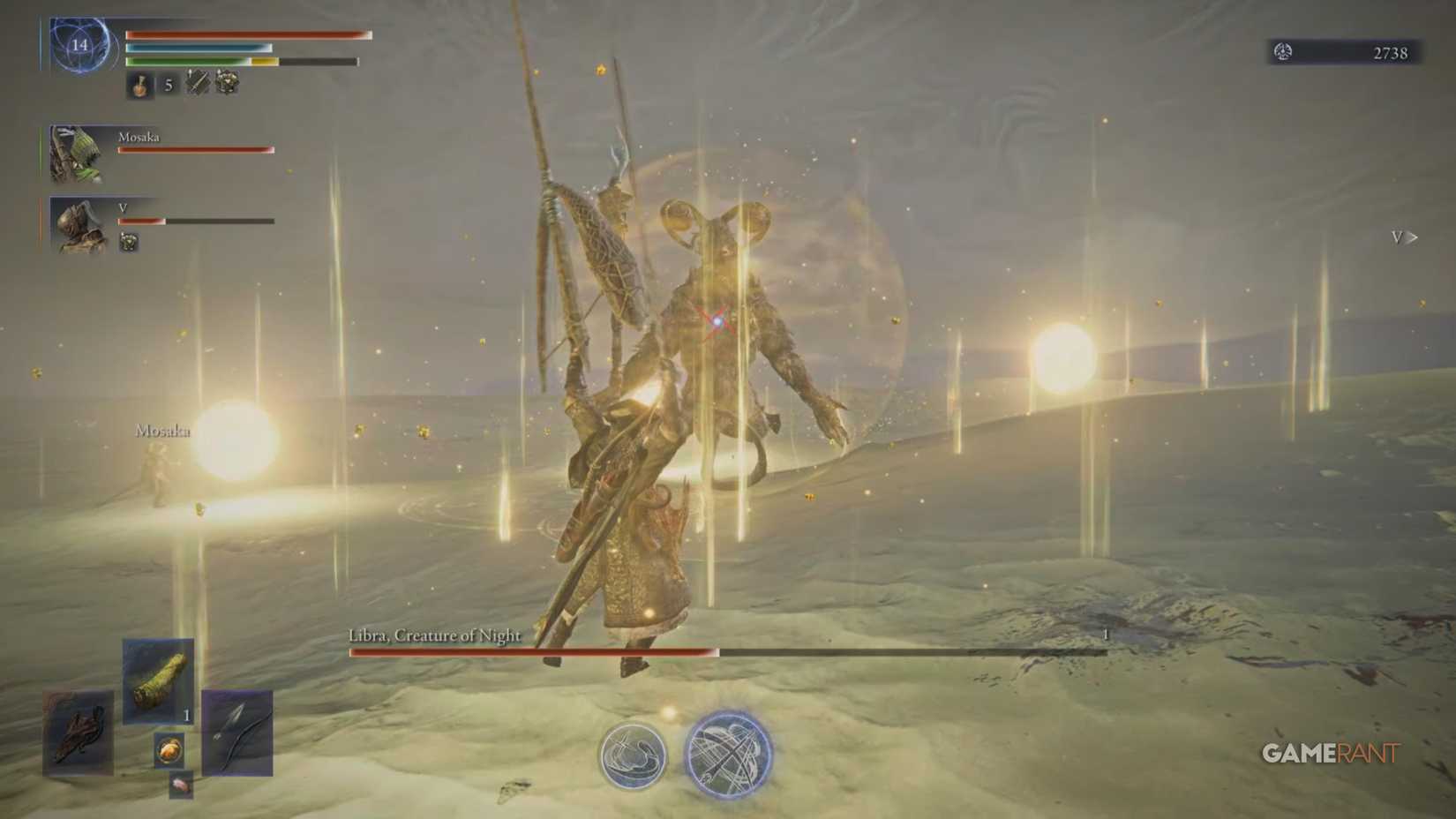Click the Mosaka nameplate label in the field
Viewport: 1456px width, 819px height.
tap(162, 430)
